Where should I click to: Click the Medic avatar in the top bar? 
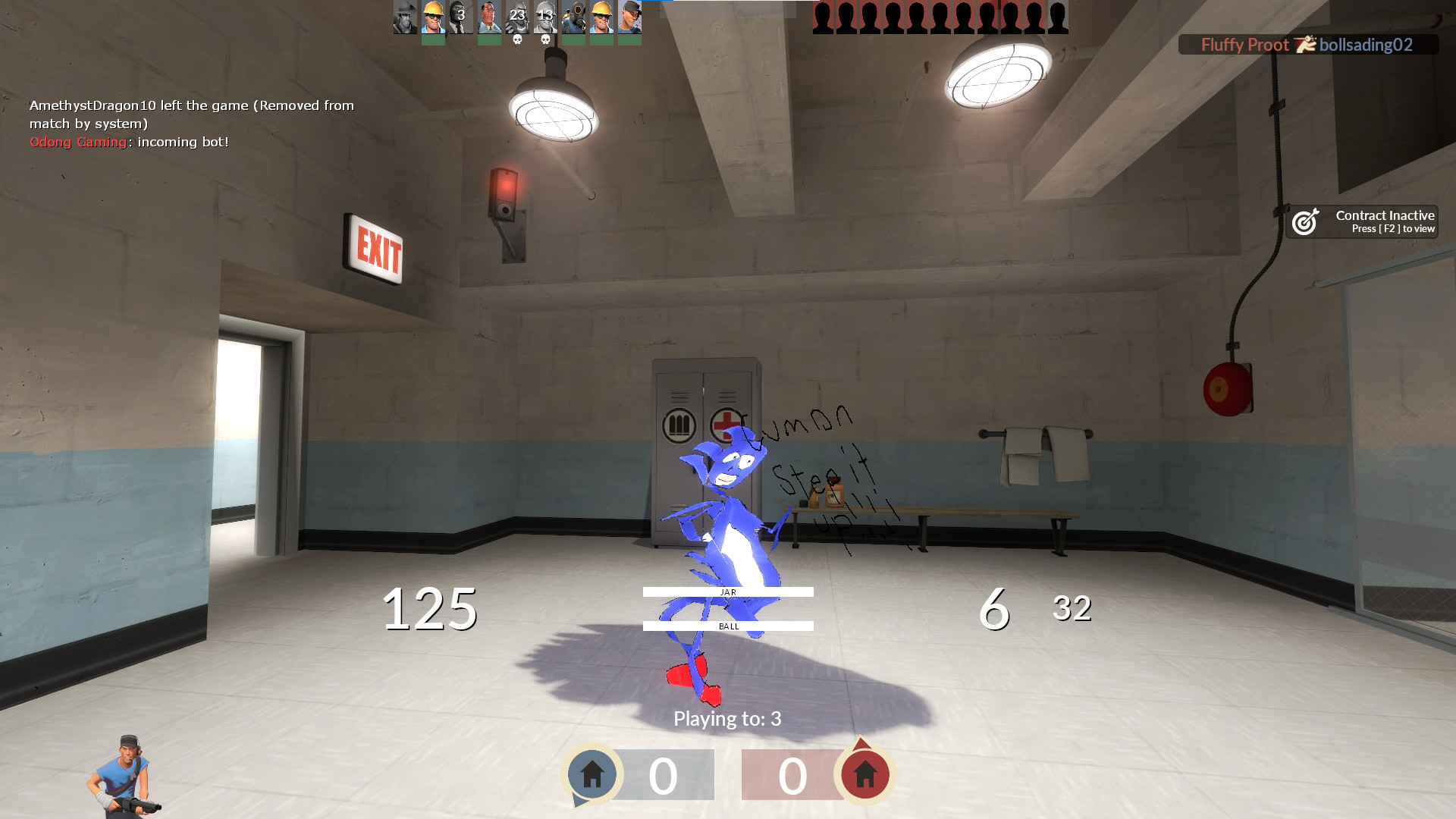click(488, 19)
